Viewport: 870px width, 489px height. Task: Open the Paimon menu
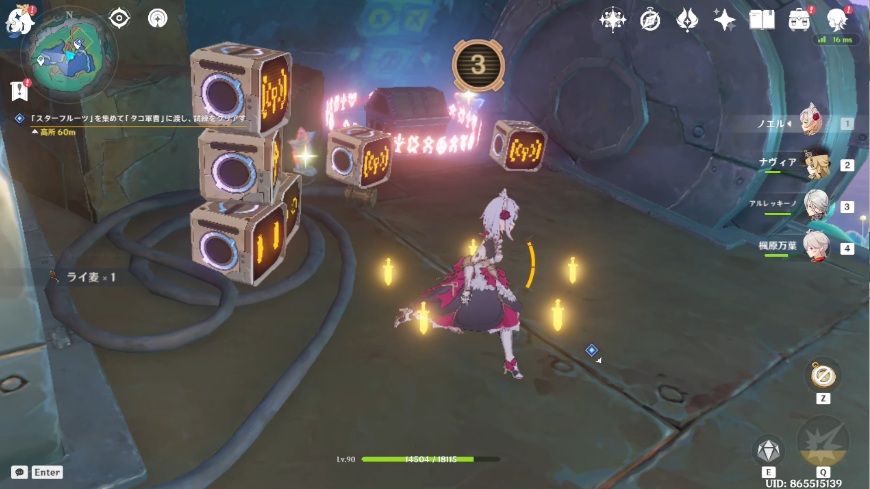[20, 19]
